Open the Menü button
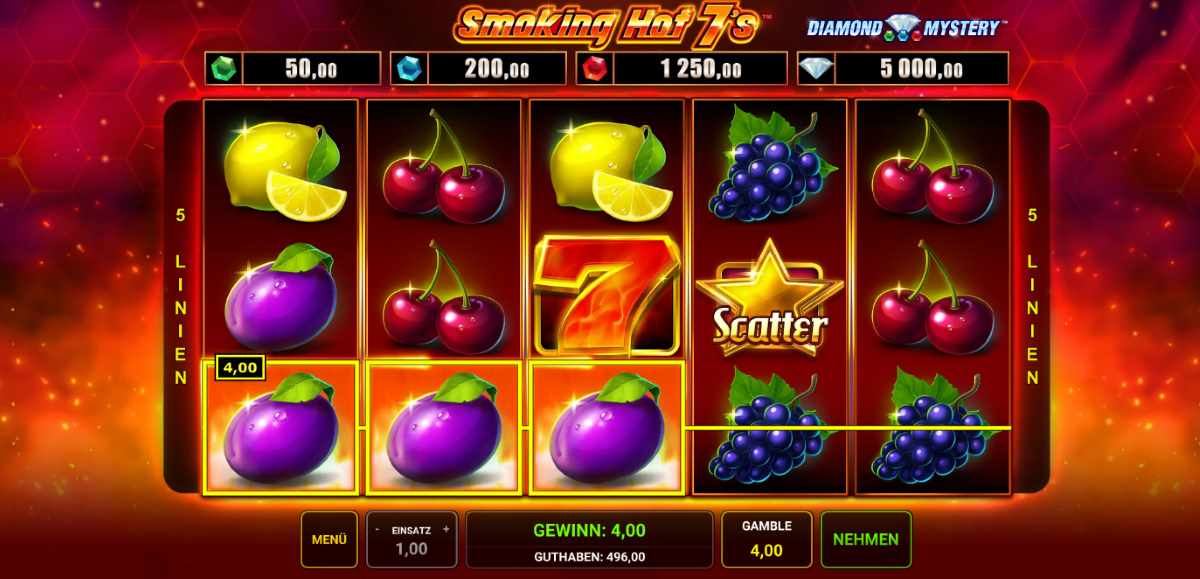This screenshot has width=1200, height=579. pyautogui.click(x=329, y=539)
